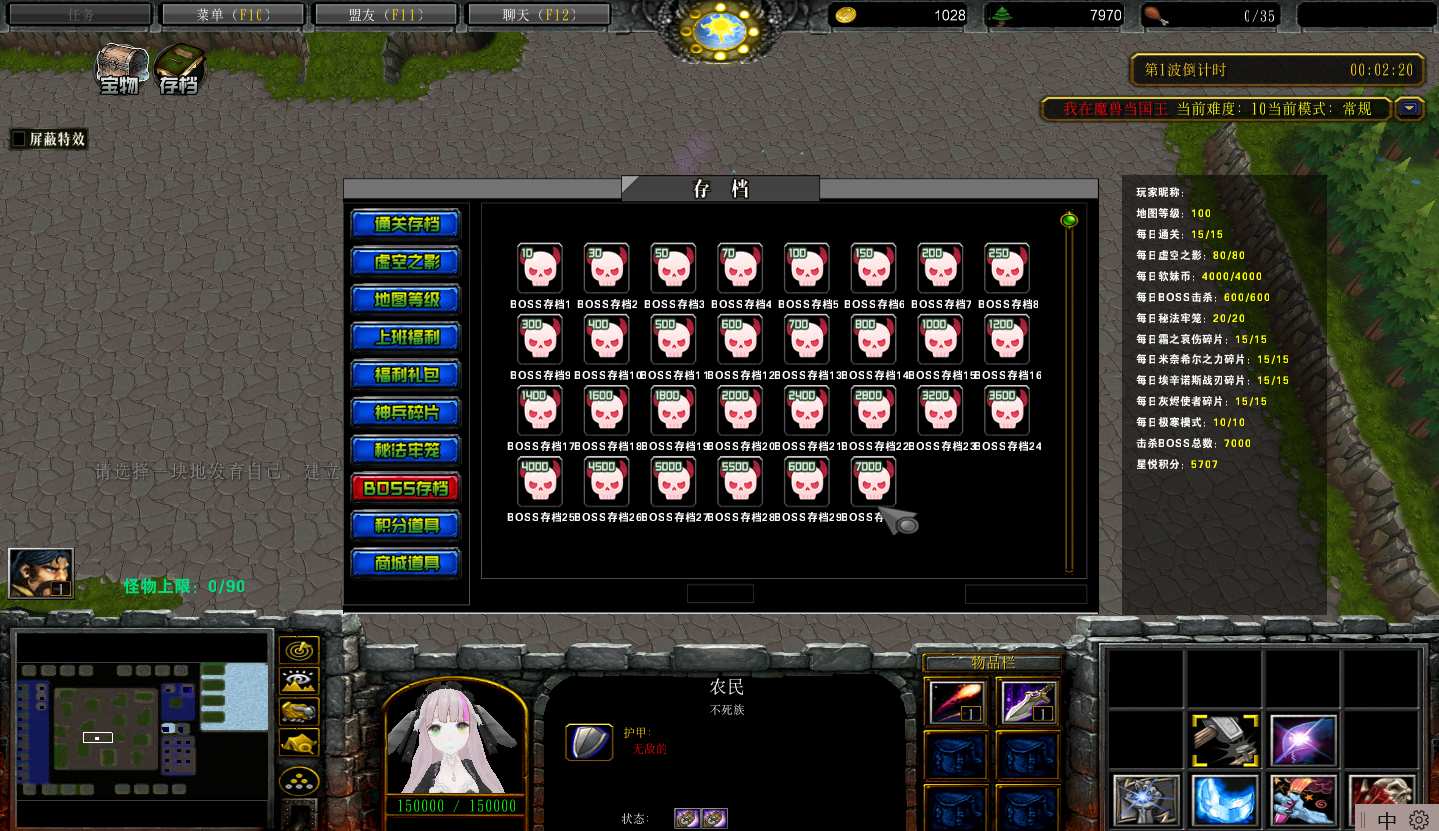
Task: Select the red BOSS存档 tab
Action: click(405, 488)
